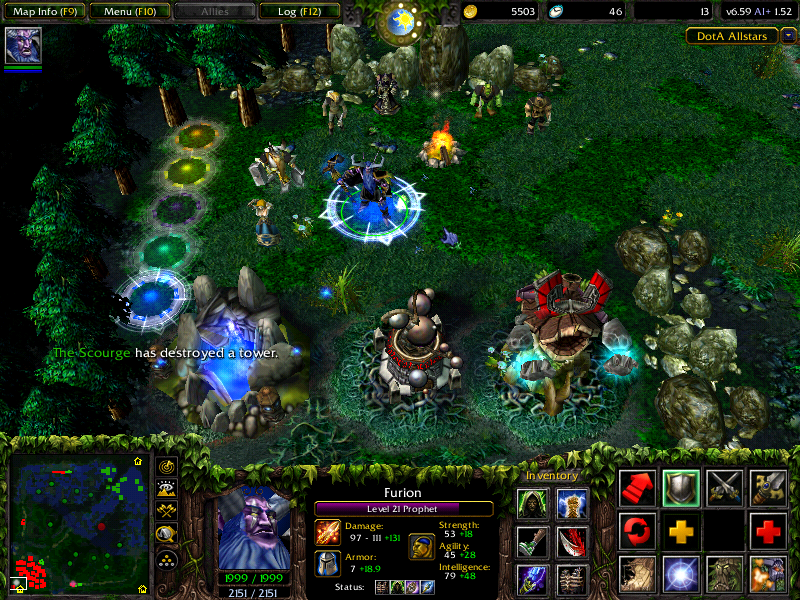Open the message Log (F12)

[x=296, y=12]
